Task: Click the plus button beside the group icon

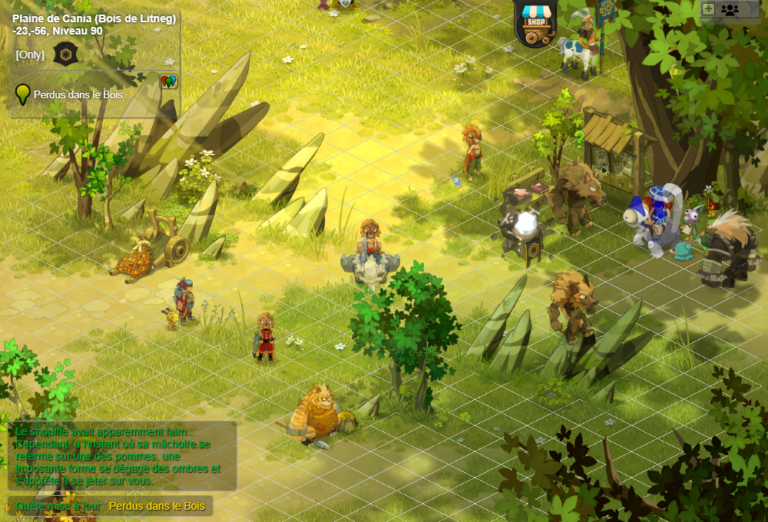Action: tap(709, 9)
